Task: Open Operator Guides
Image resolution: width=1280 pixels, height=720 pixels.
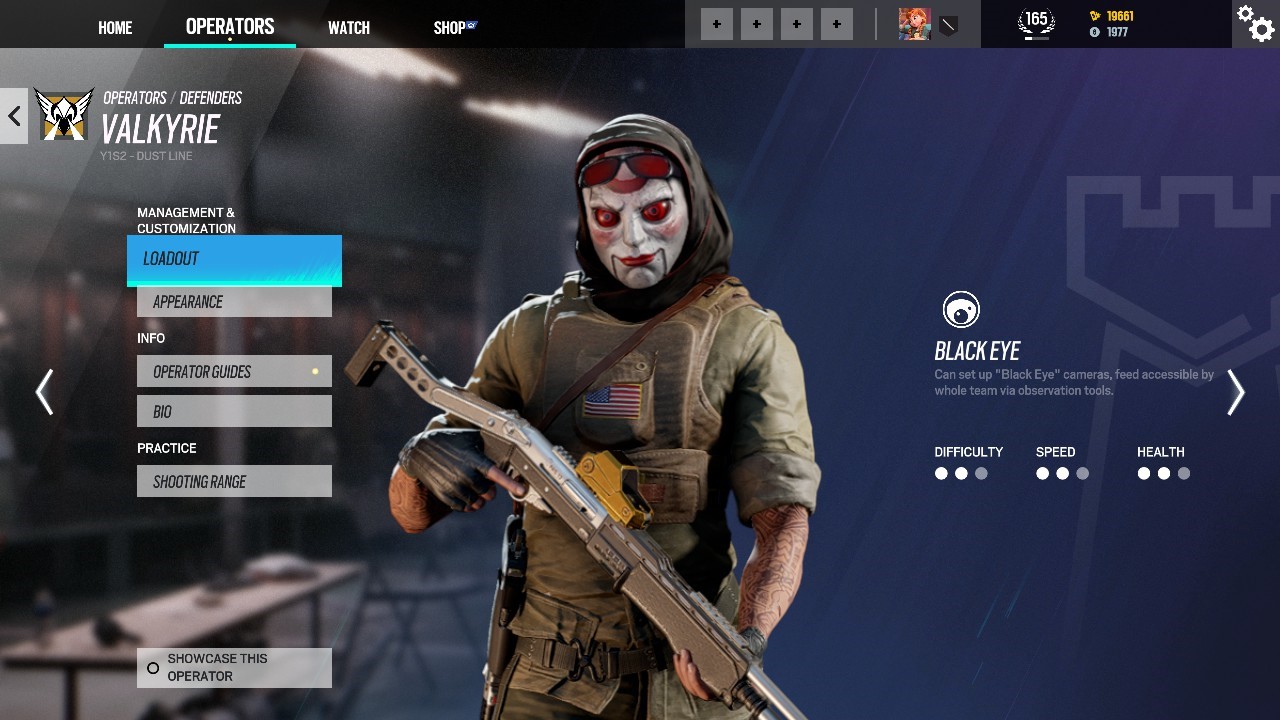Action: click(234, 372)
